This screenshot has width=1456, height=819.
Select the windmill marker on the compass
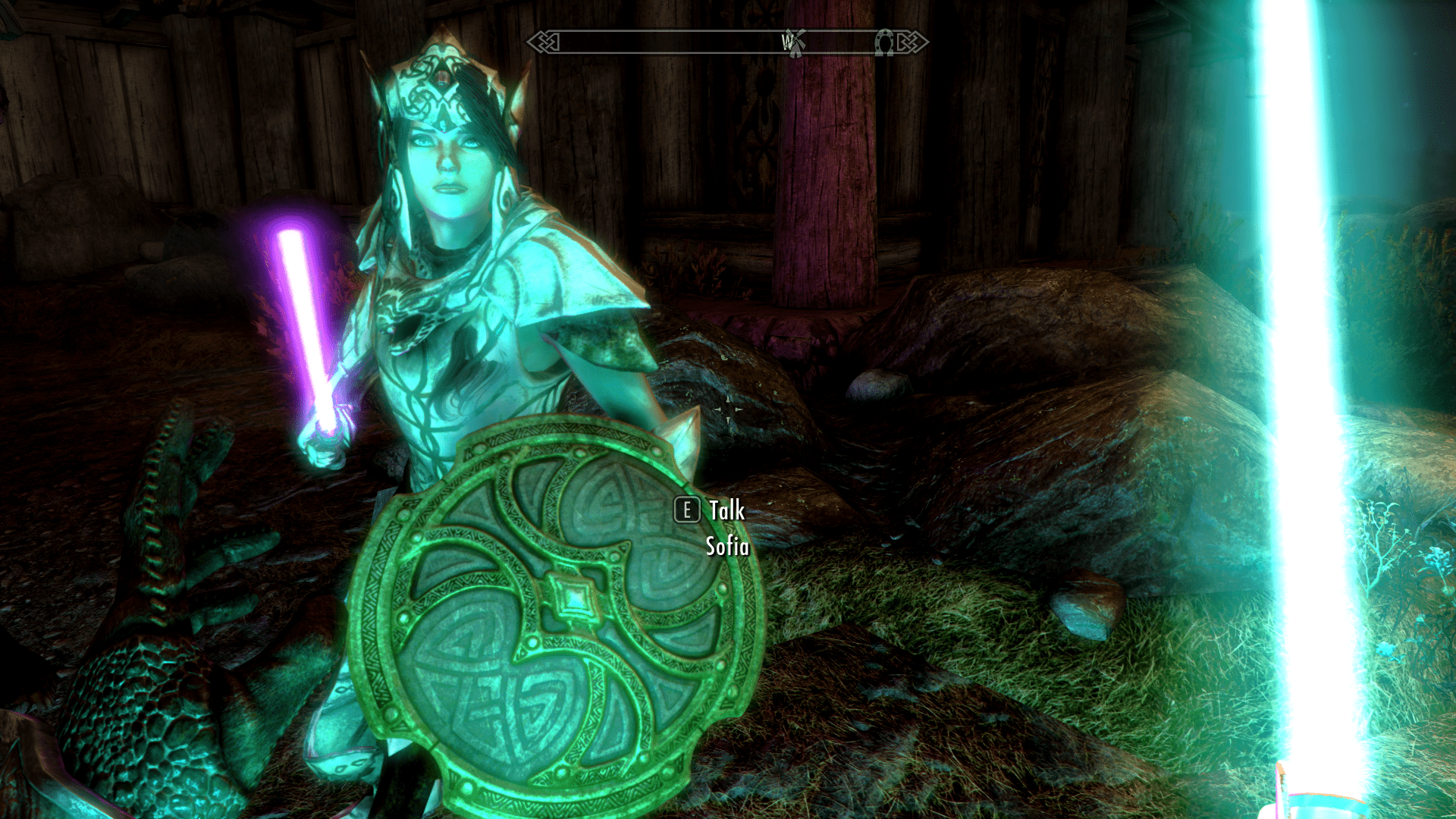pos(795,43)
